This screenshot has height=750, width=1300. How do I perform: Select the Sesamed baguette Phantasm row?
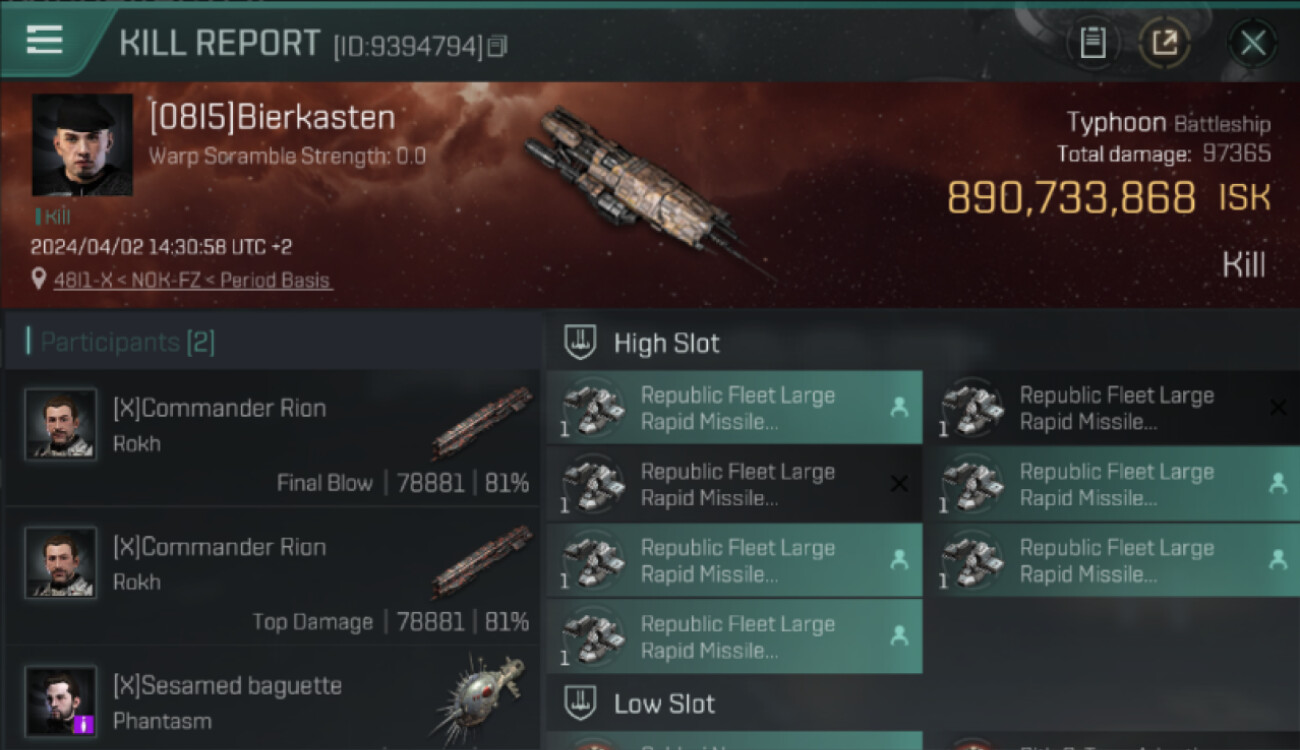point(272,702)
